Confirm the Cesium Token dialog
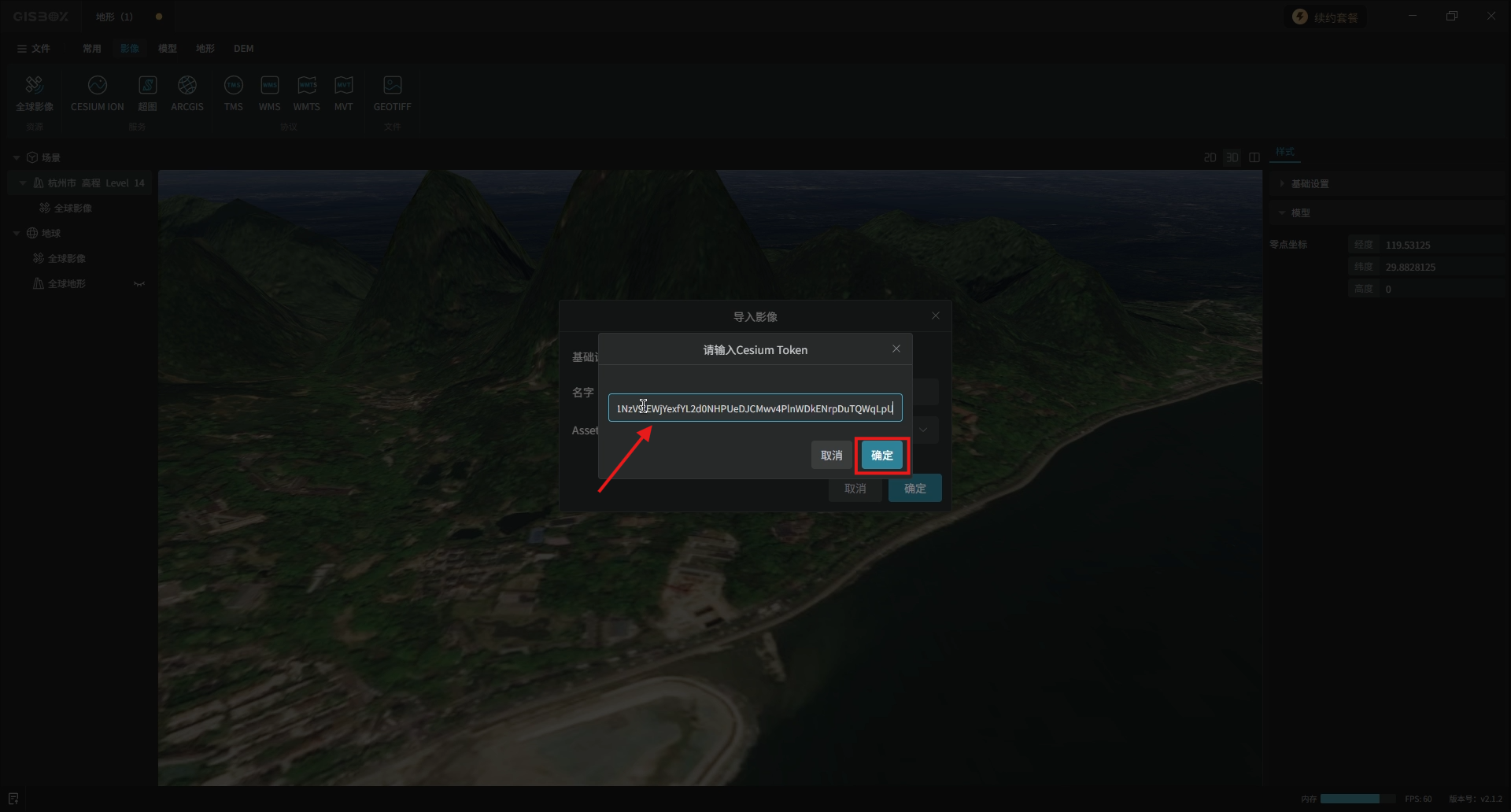Screen dimensions: 1511x812 [881, 456]
